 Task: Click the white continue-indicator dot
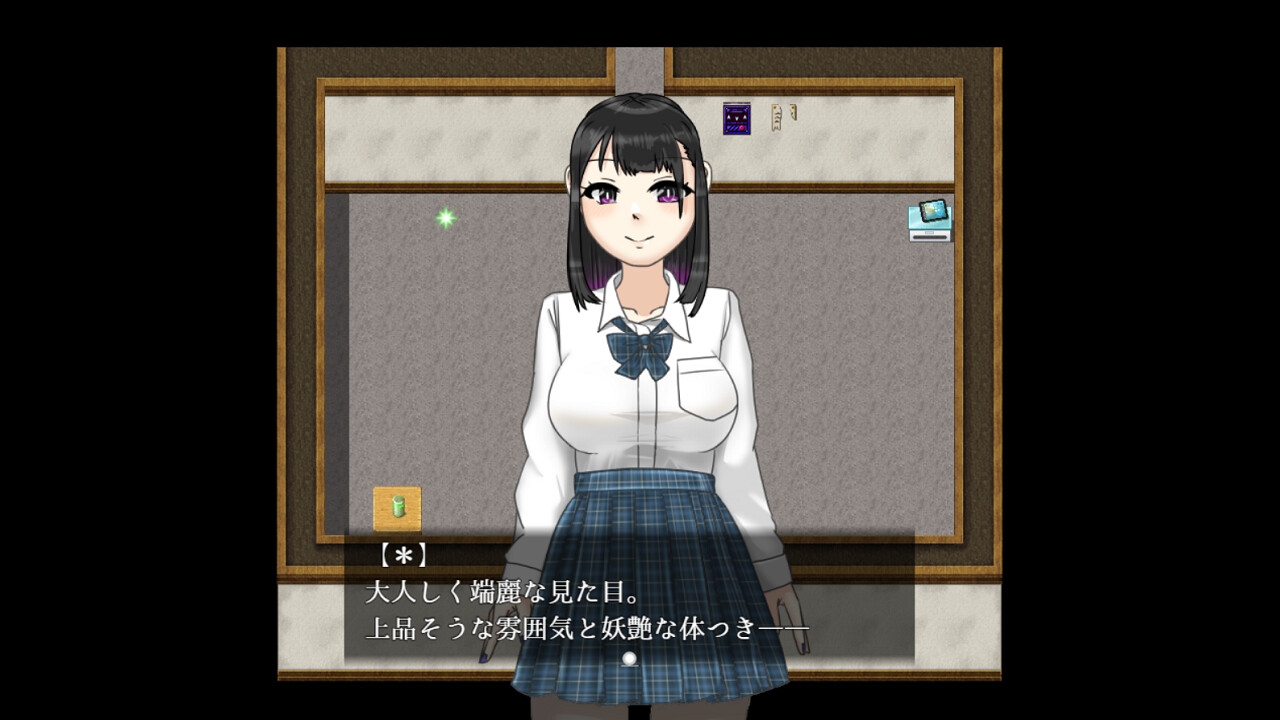coord(630,656)
